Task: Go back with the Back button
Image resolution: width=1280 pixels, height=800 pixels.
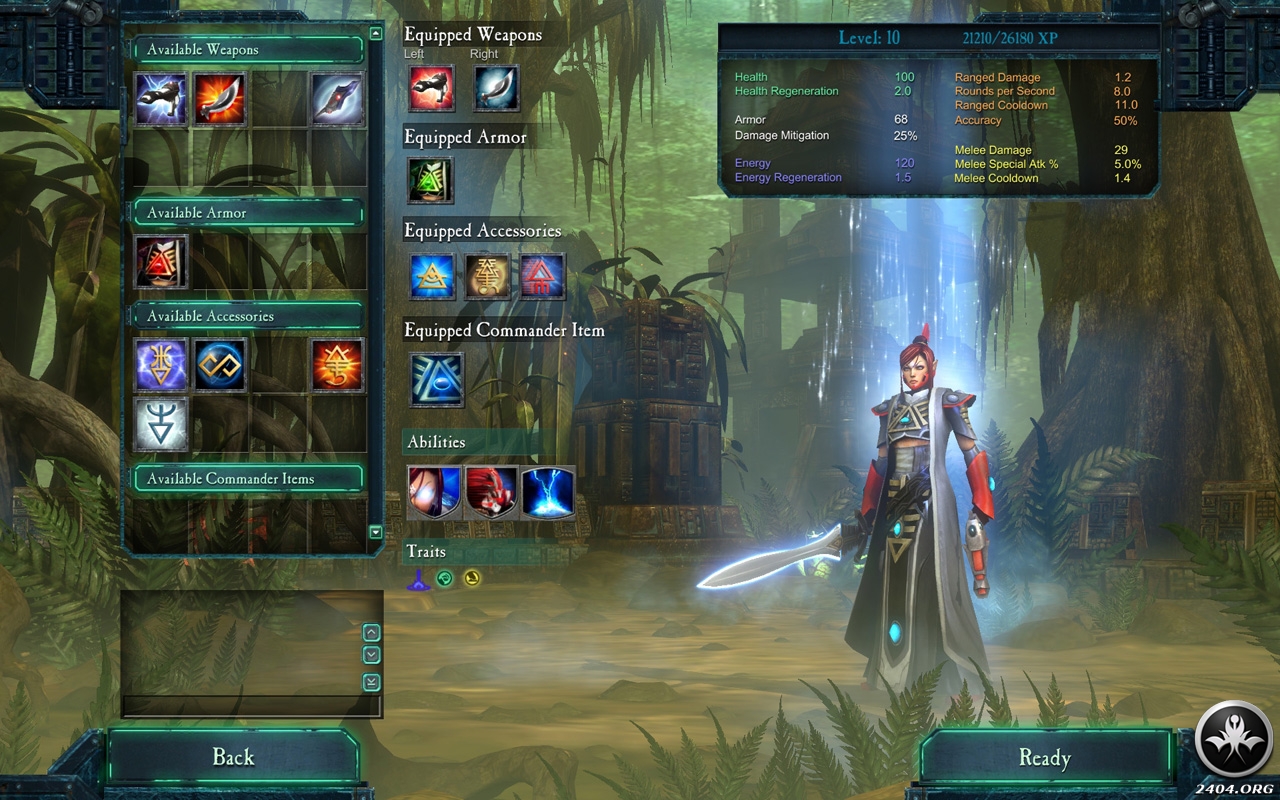Action: click(233, 757)
